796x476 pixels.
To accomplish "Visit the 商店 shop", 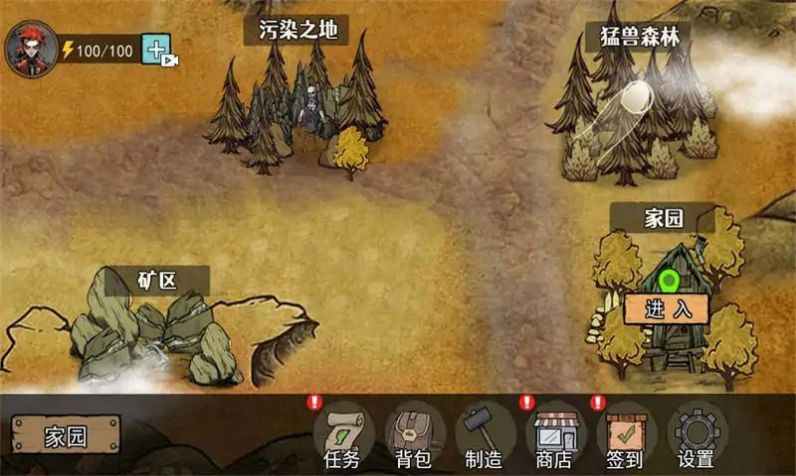I will [x=555, y=435].
